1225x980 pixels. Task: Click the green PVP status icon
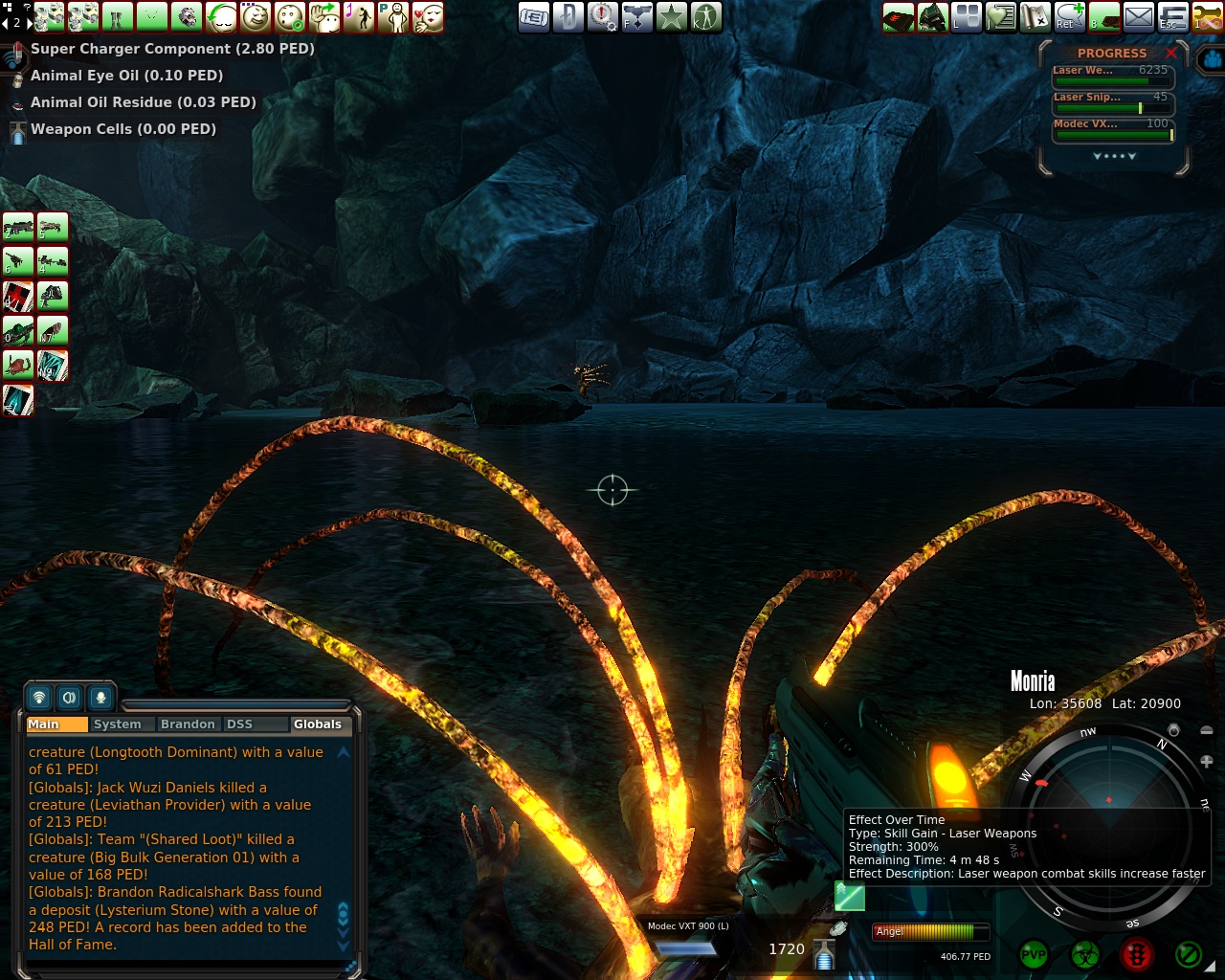1034,954
